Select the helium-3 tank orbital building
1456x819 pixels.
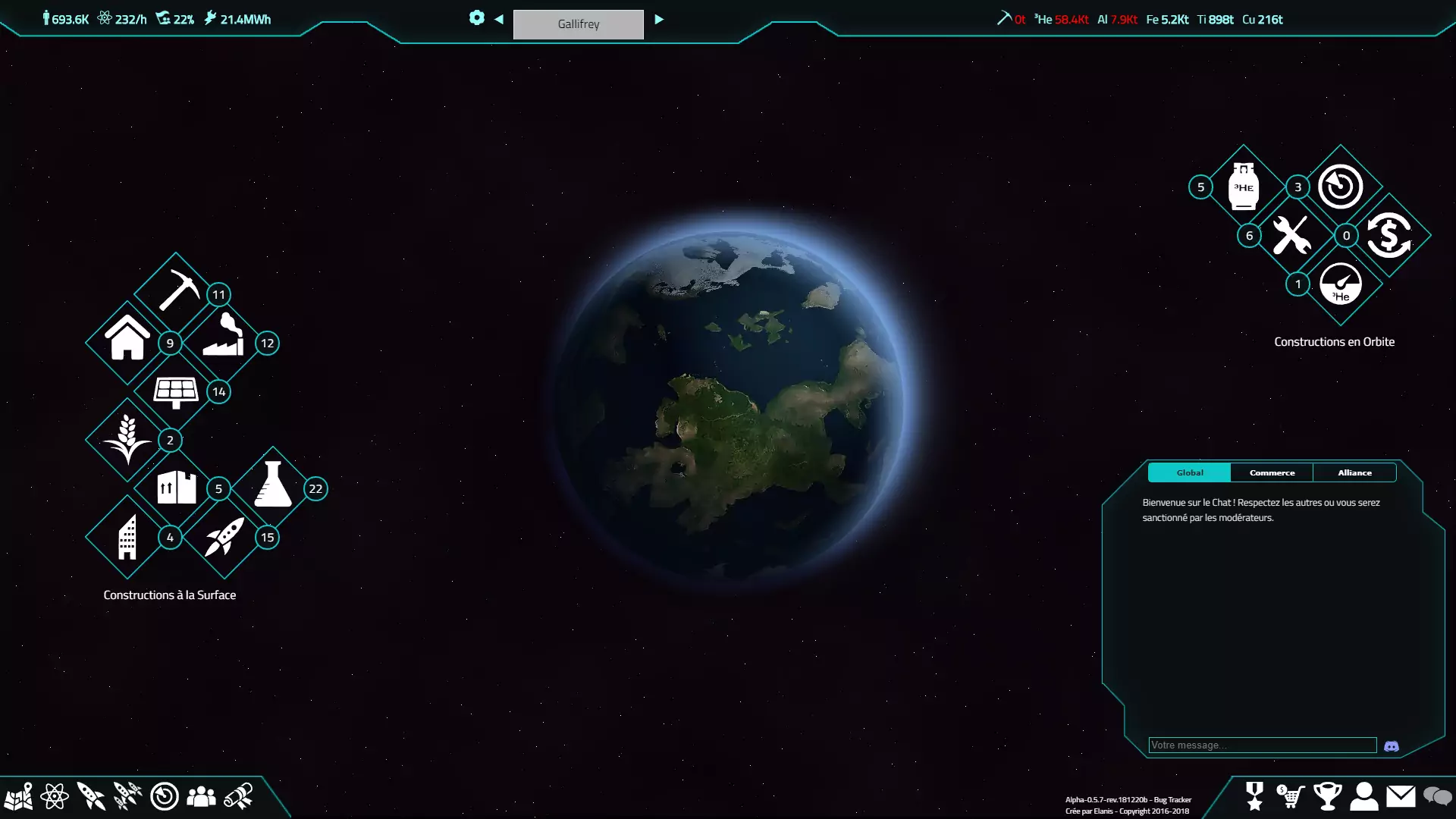(x=1244, y=187)
